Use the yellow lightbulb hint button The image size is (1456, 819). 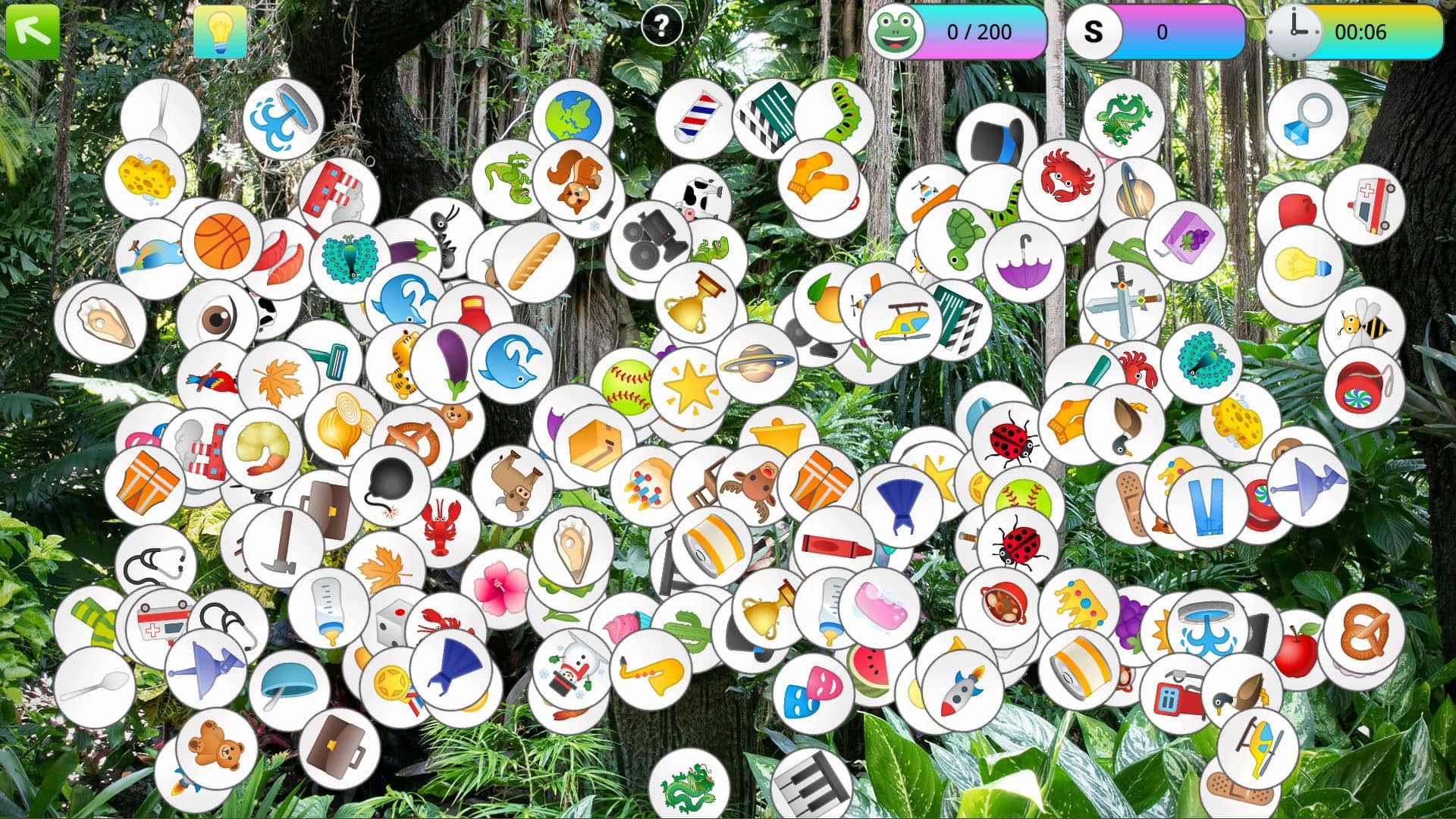[220, 32]
